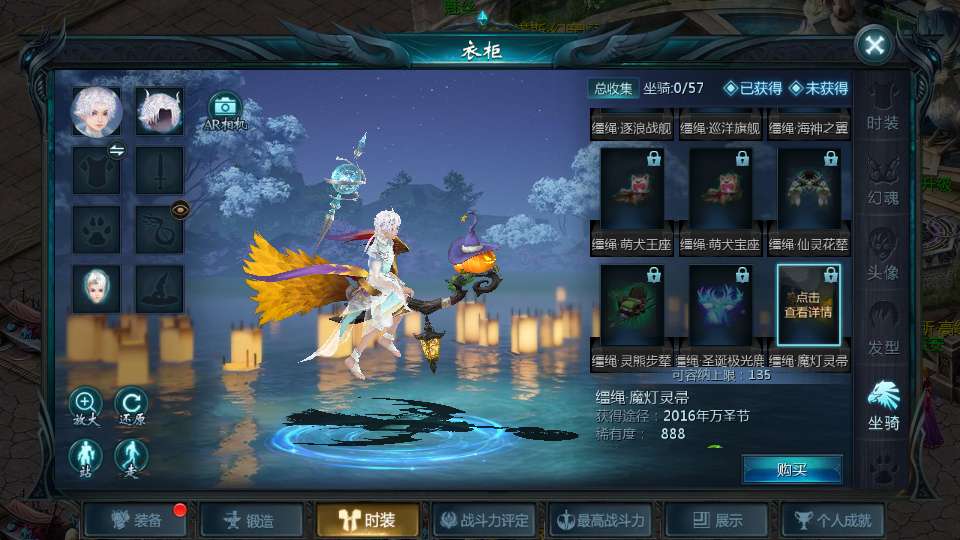Go to the 锻造 forging tab
The width and height of the screenshot is (960, 540).
click(249, 520)
